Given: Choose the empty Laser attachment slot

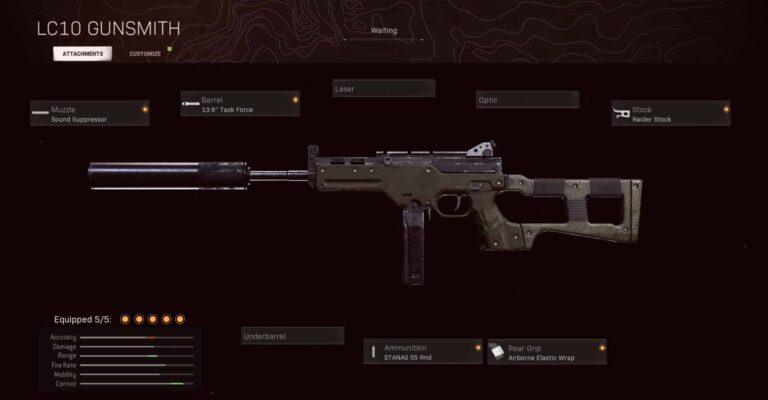Looking at the screenshot, I should coord(383,89).
